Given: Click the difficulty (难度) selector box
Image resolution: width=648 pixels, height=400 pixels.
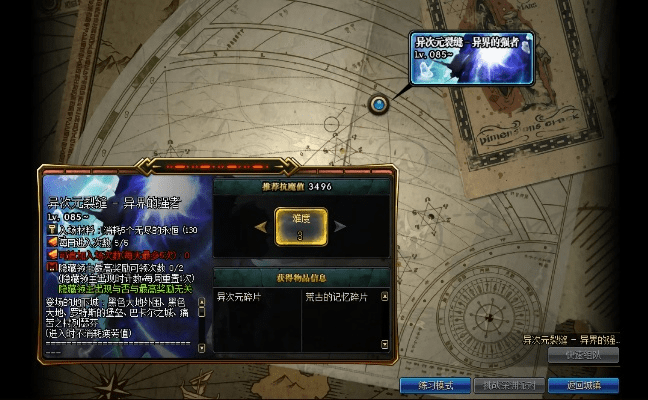Looking at the screenshot, I should [x=301, y=226].
